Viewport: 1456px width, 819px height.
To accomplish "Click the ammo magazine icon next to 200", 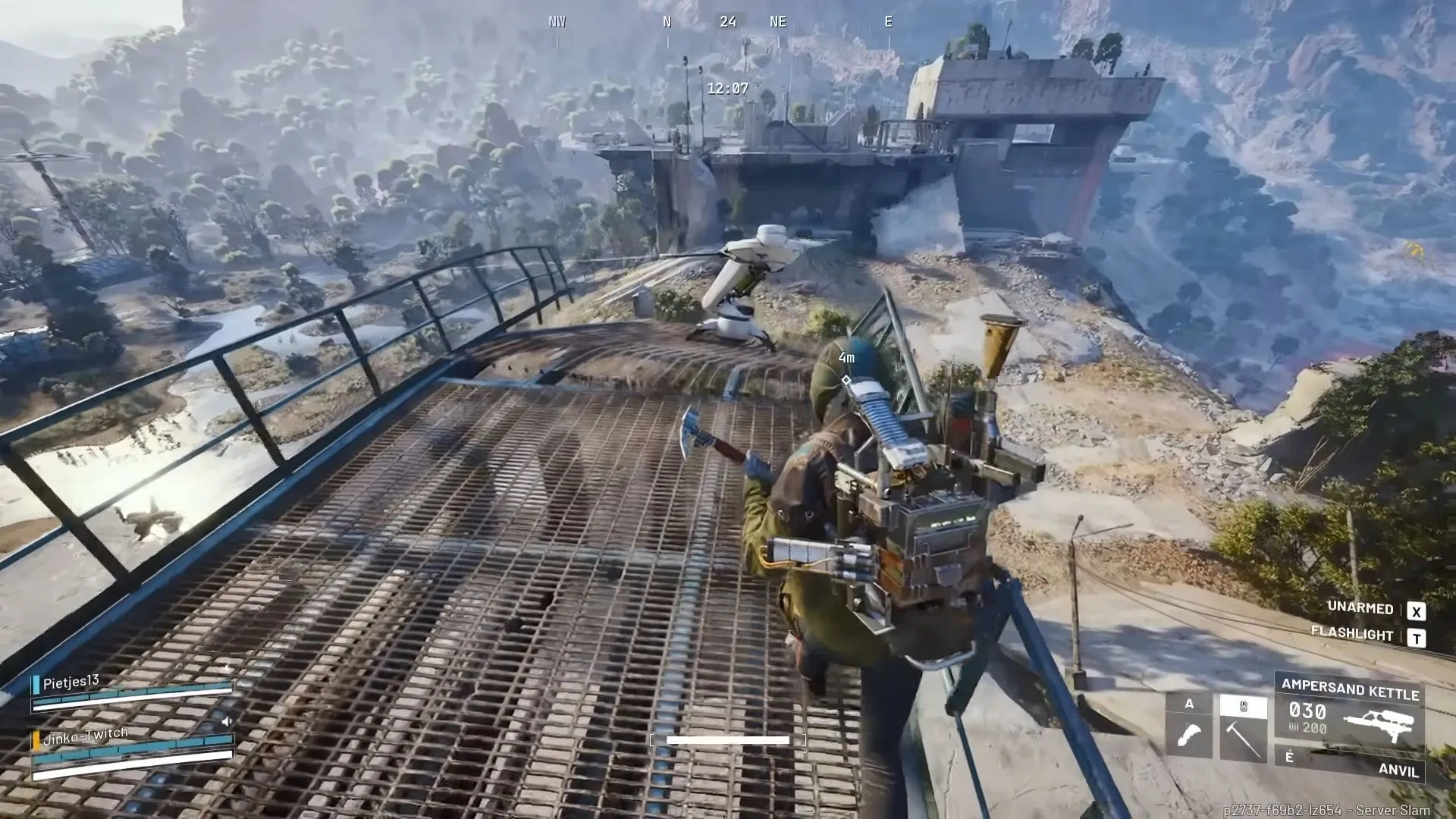I will (1294, 728).
